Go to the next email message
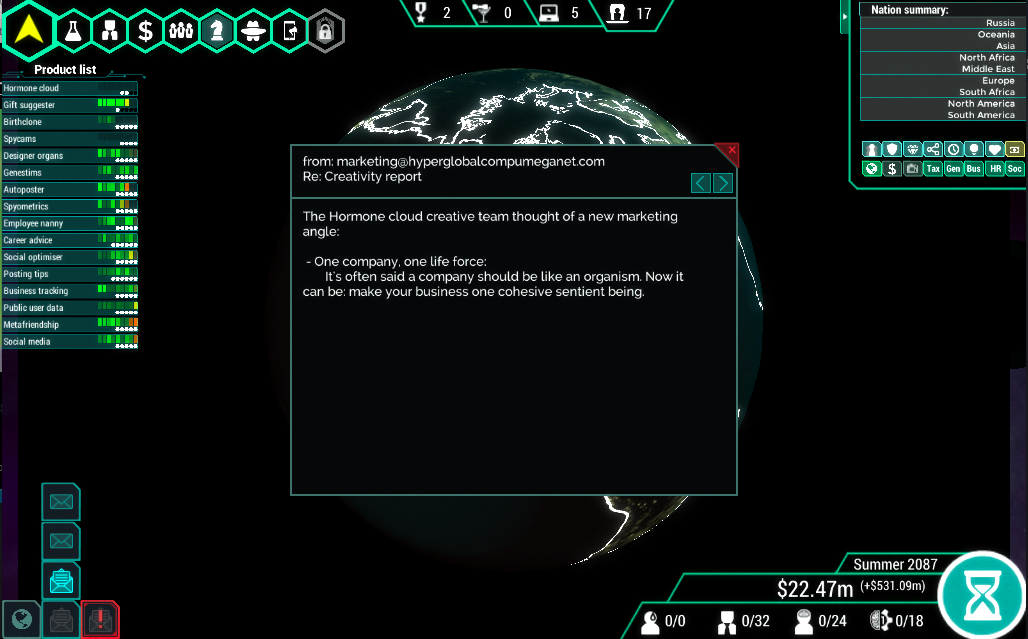 pos(723,183)
